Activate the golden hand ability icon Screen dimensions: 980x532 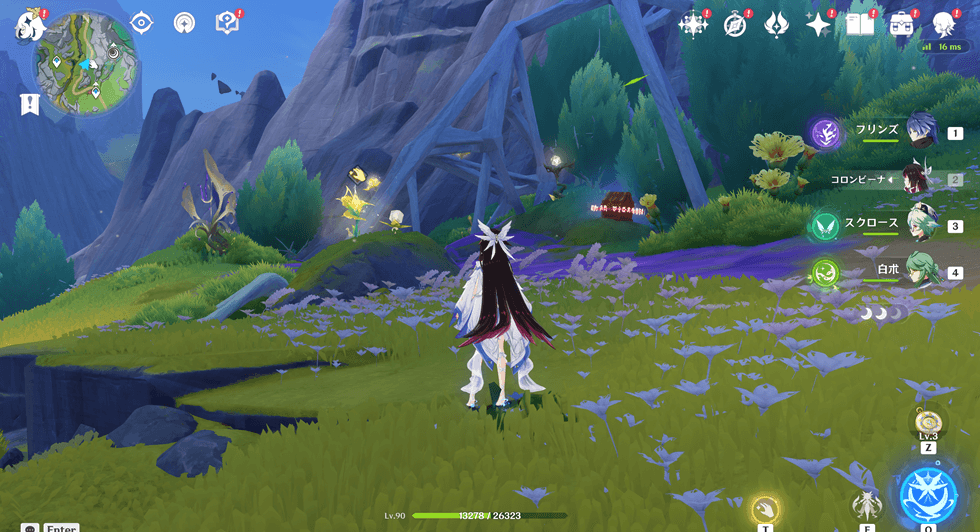[765, 509]
